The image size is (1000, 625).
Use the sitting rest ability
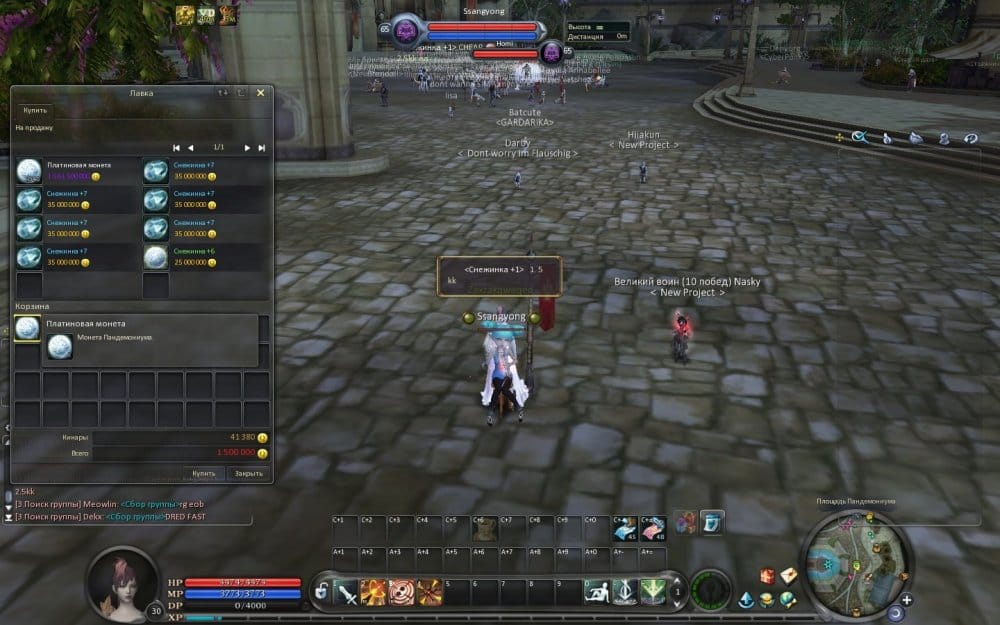coord(597,591)
